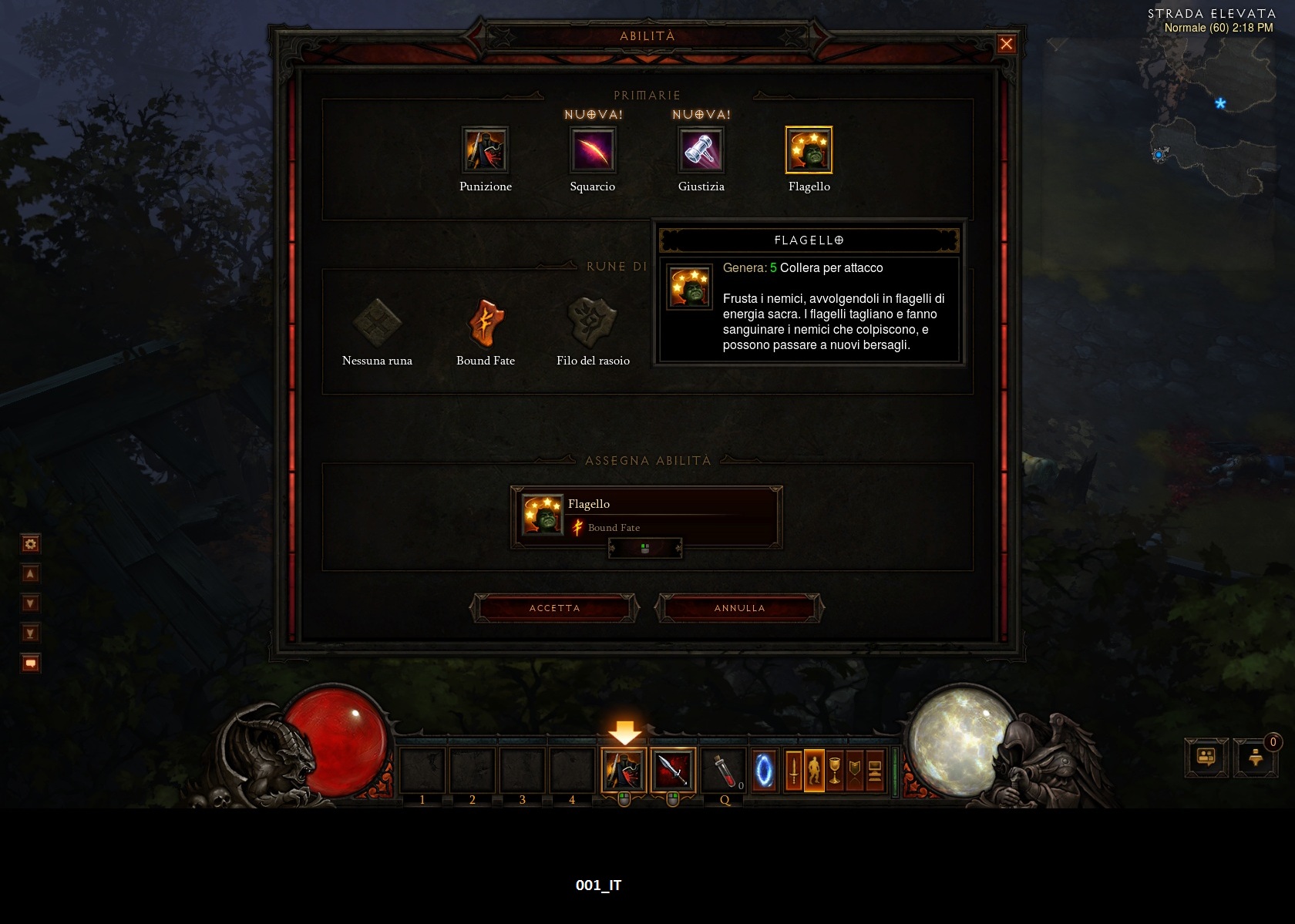Viewport: 1295px width, 924px height.
Task: Open the social friends list button
Action: click(x=1206, y=758)
